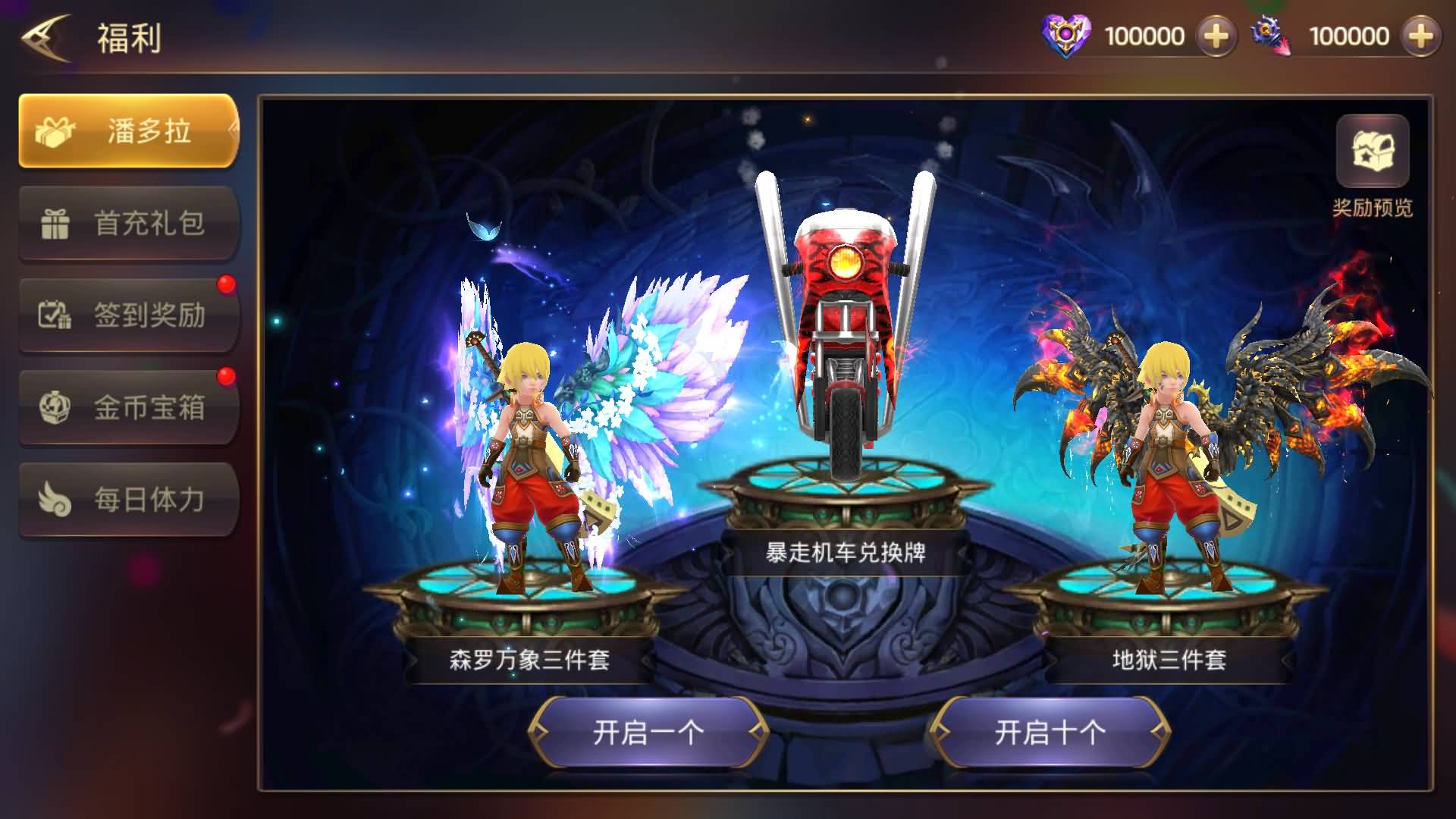This screenshot has width=1456, height=819.
Task: Go back using the arrow beside 福利
Action: [x=45, y=38]
